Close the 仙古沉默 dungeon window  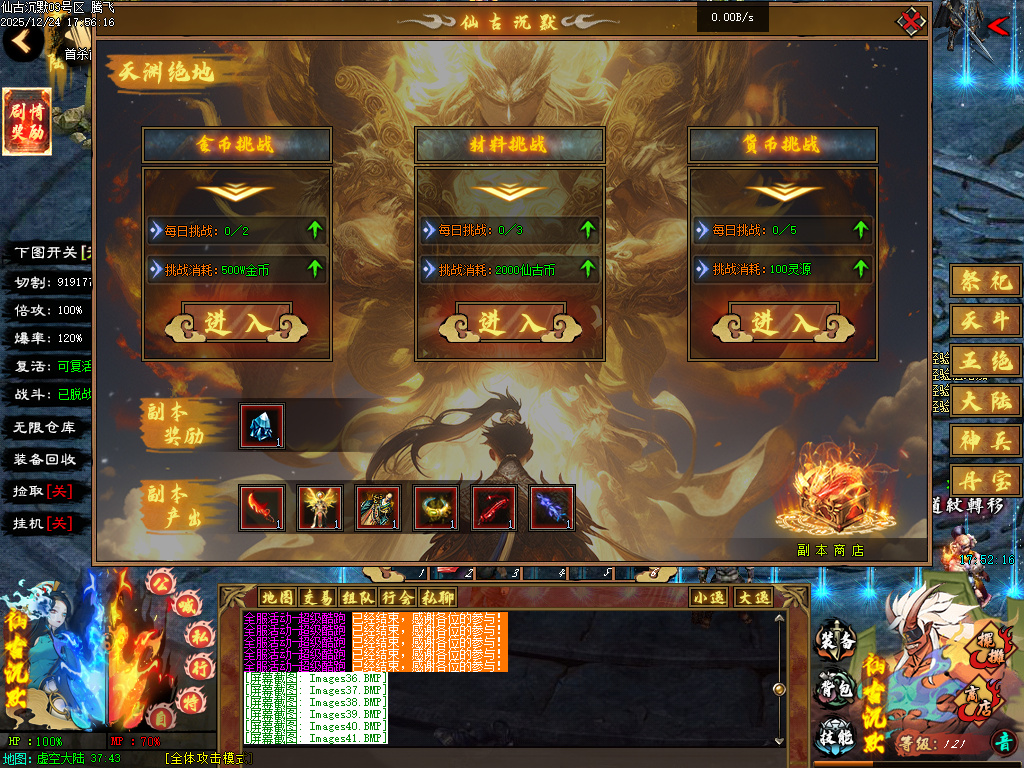[x=911, y=20]
